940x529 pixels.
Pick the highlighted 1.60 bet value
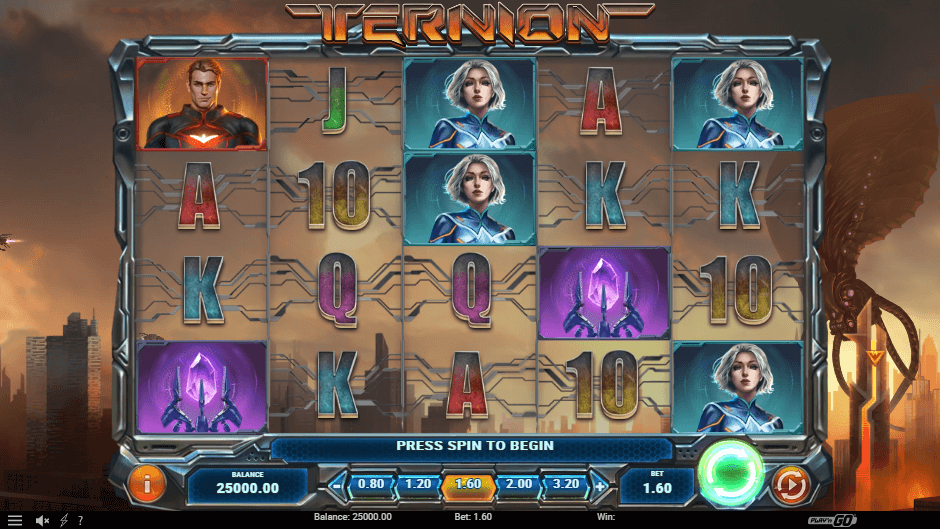(x=467, y=486)
